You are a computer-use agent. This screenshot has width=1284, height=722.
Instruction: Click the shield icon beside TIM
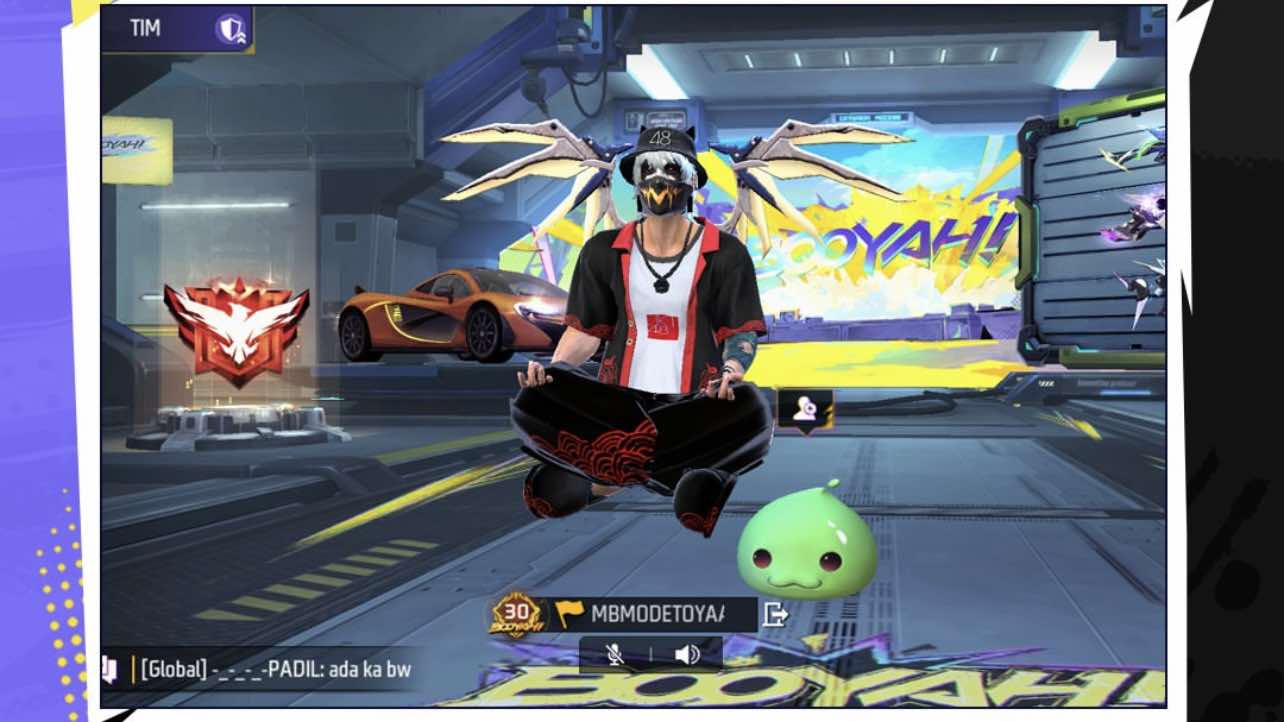[231, 29]
